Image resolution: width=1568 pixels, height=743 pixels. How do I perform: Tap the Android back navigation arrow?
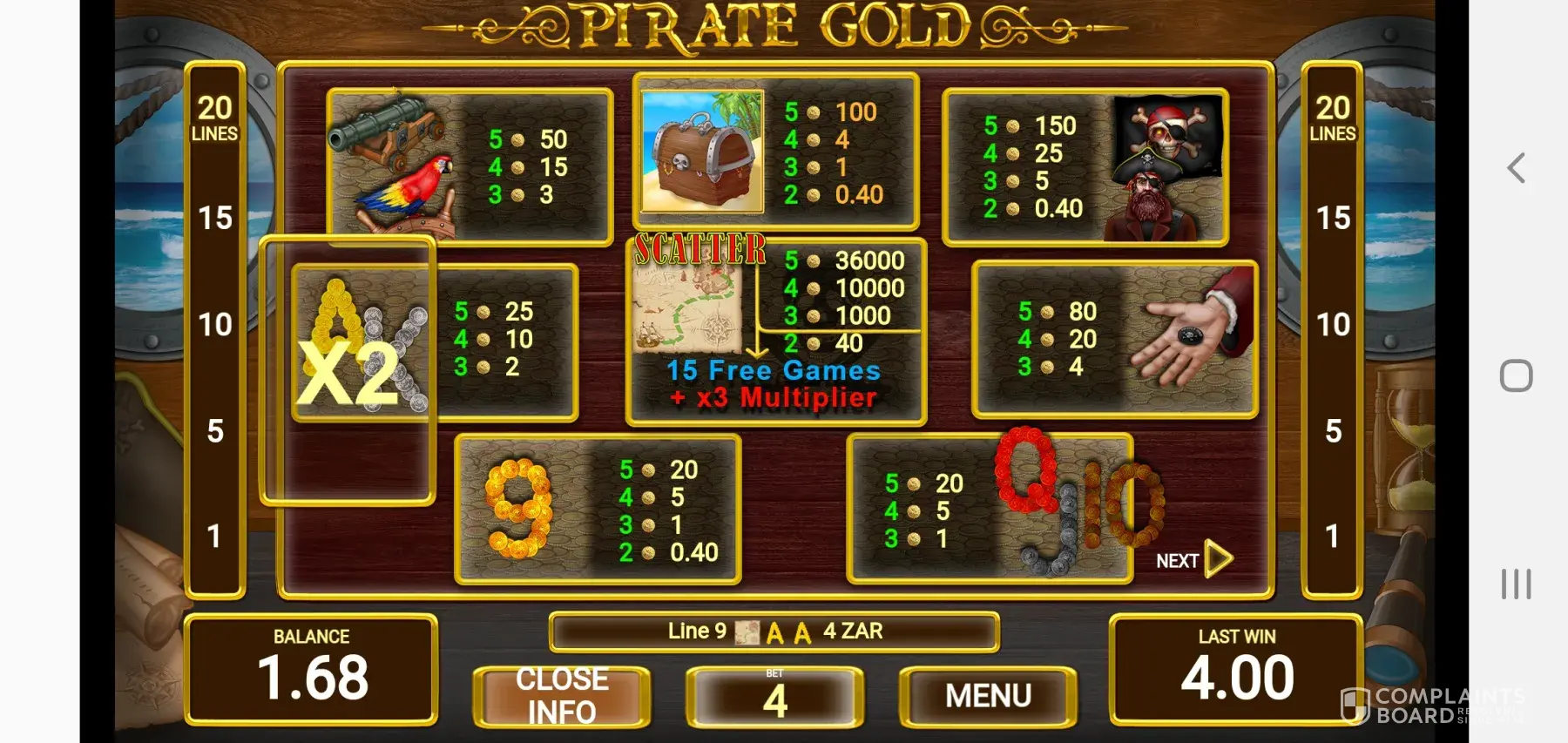click(1516, 168)
